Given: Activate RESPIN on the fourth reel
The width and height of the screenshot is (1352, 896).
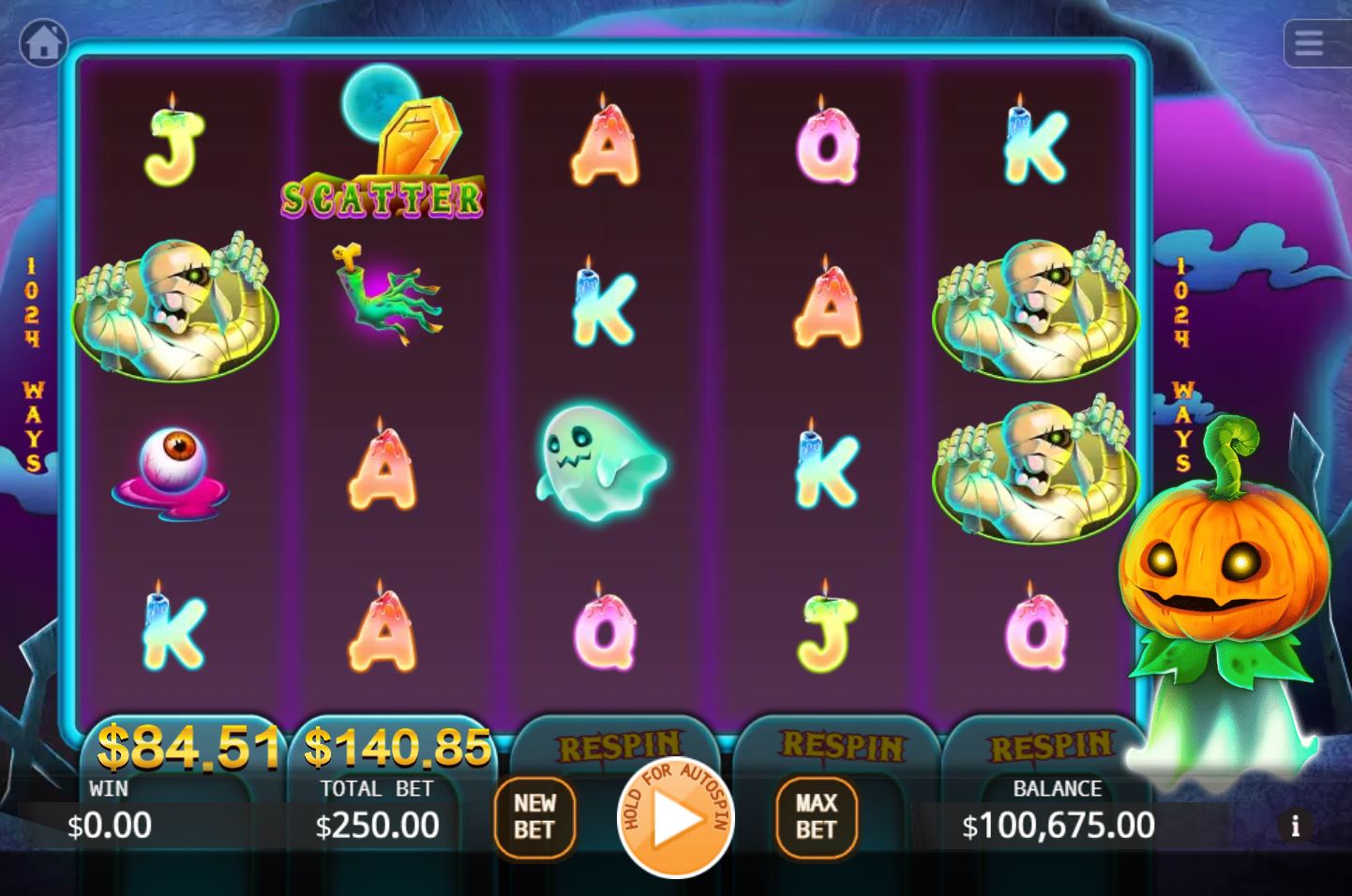Looking at the screenshot, I should click(840, 743).
